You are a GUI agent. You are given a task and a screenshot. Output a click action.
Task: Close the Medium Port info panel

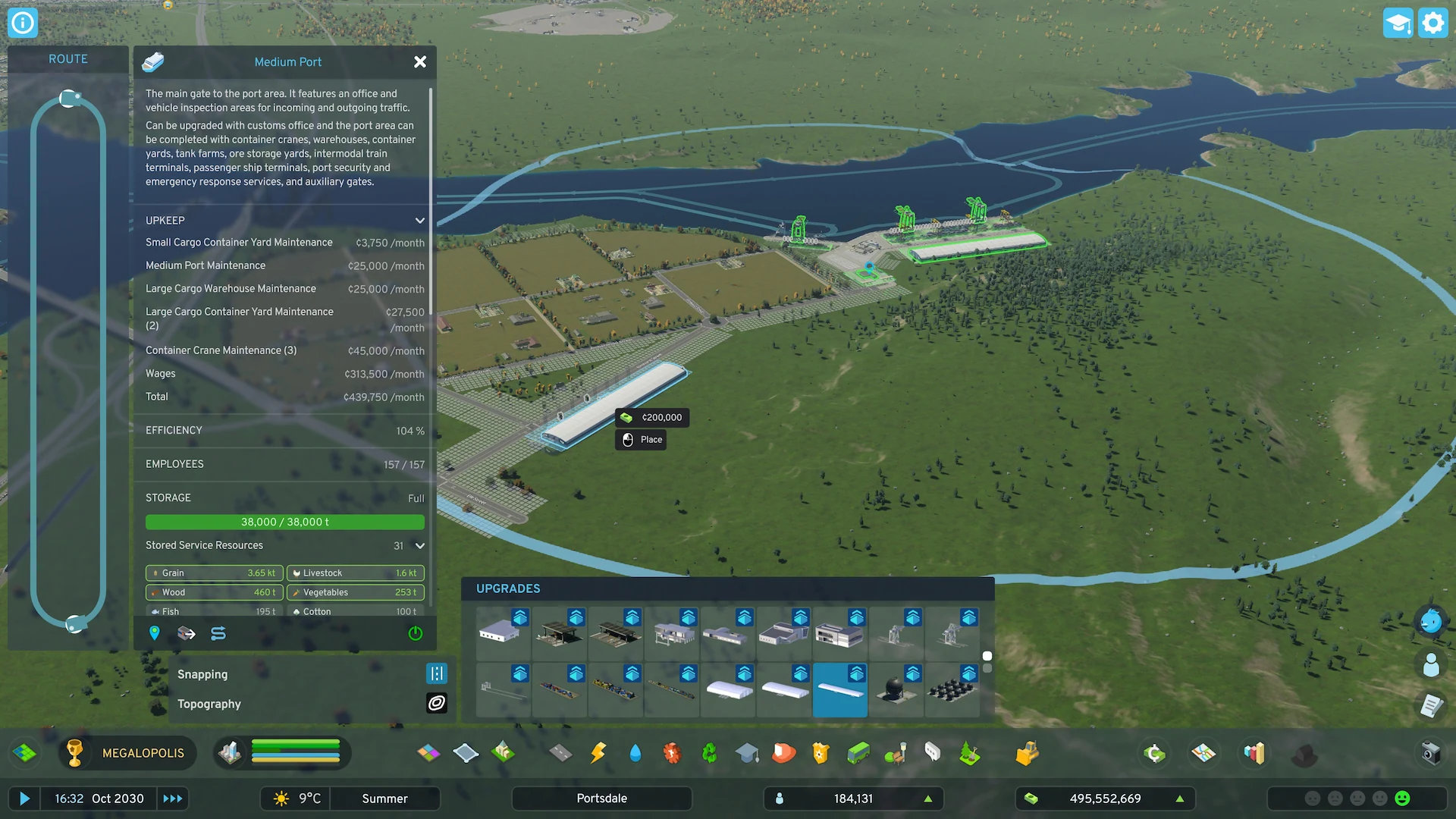(x=420, y=62)
